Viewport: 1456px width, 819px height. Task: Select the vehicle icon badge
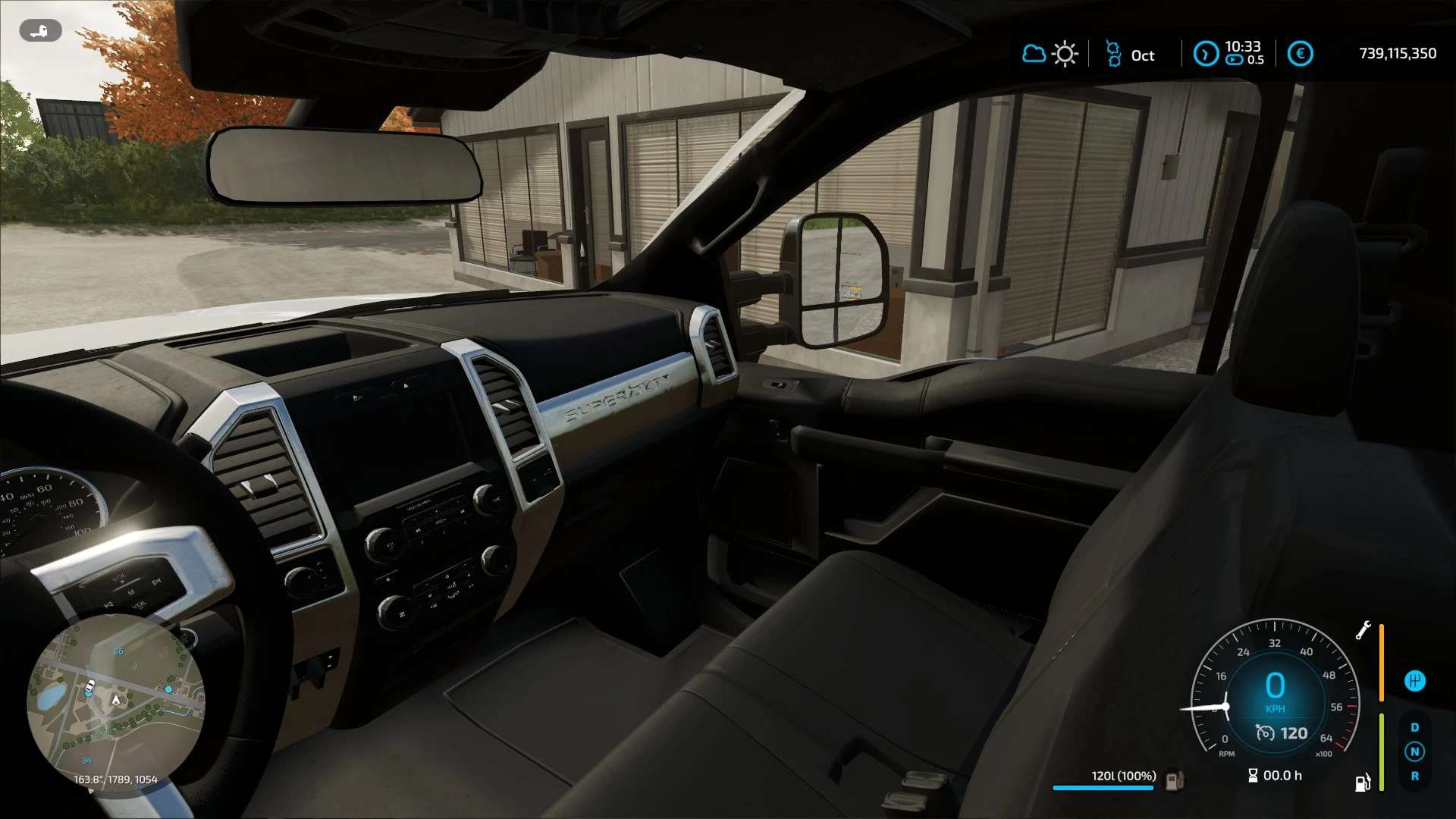point(40,31)
